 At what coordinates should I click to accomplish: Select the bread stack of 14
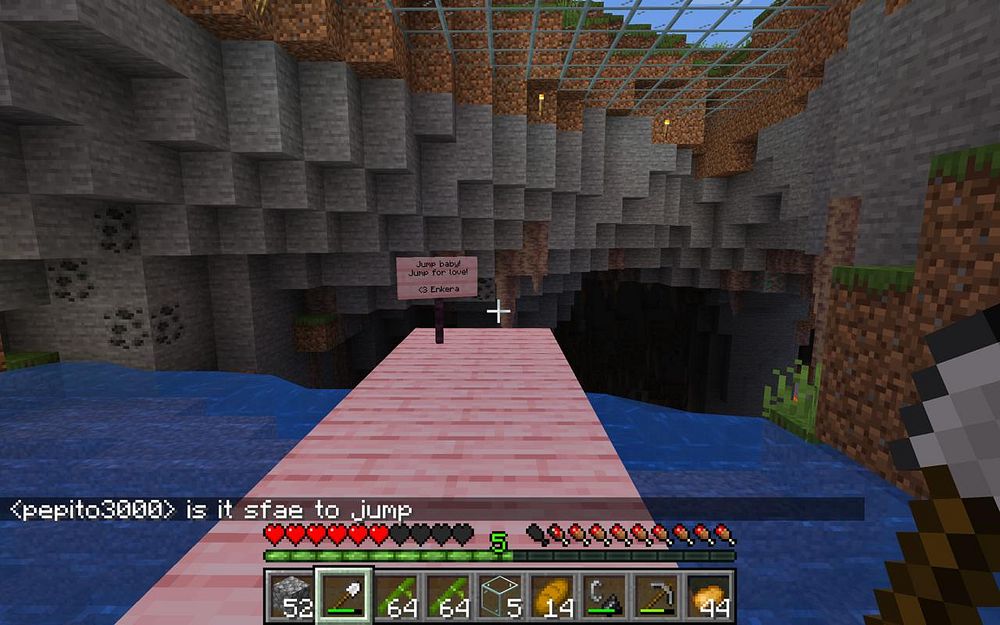tap(551, 595)
